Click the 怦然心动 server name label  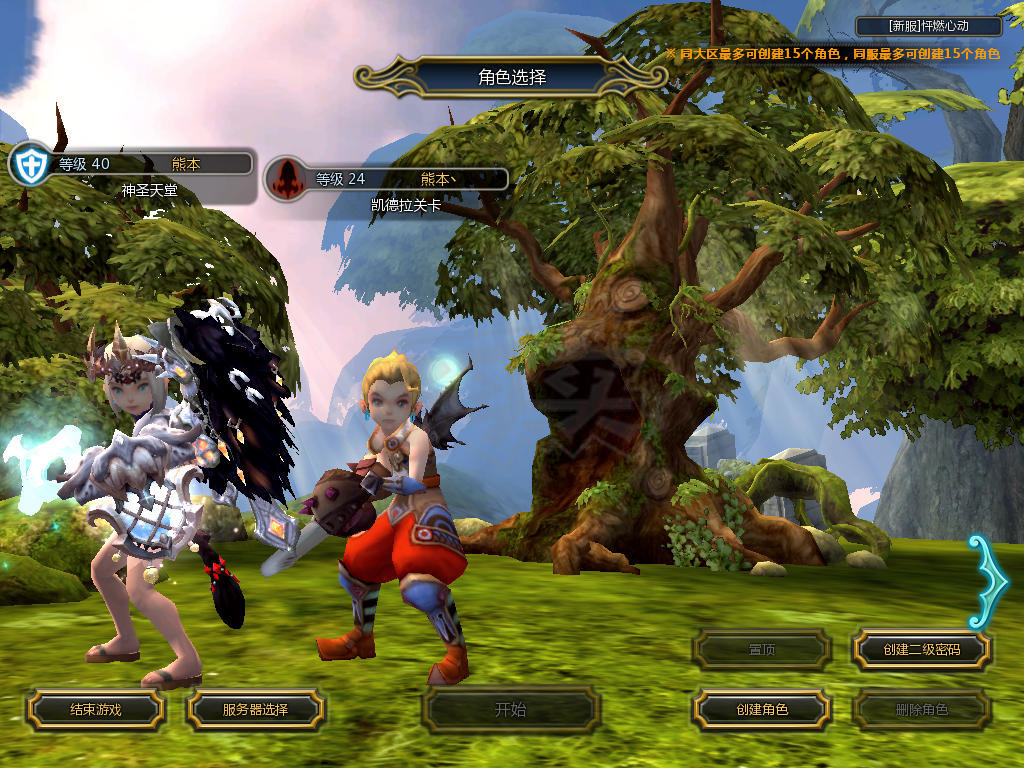[x=929, y=27]
